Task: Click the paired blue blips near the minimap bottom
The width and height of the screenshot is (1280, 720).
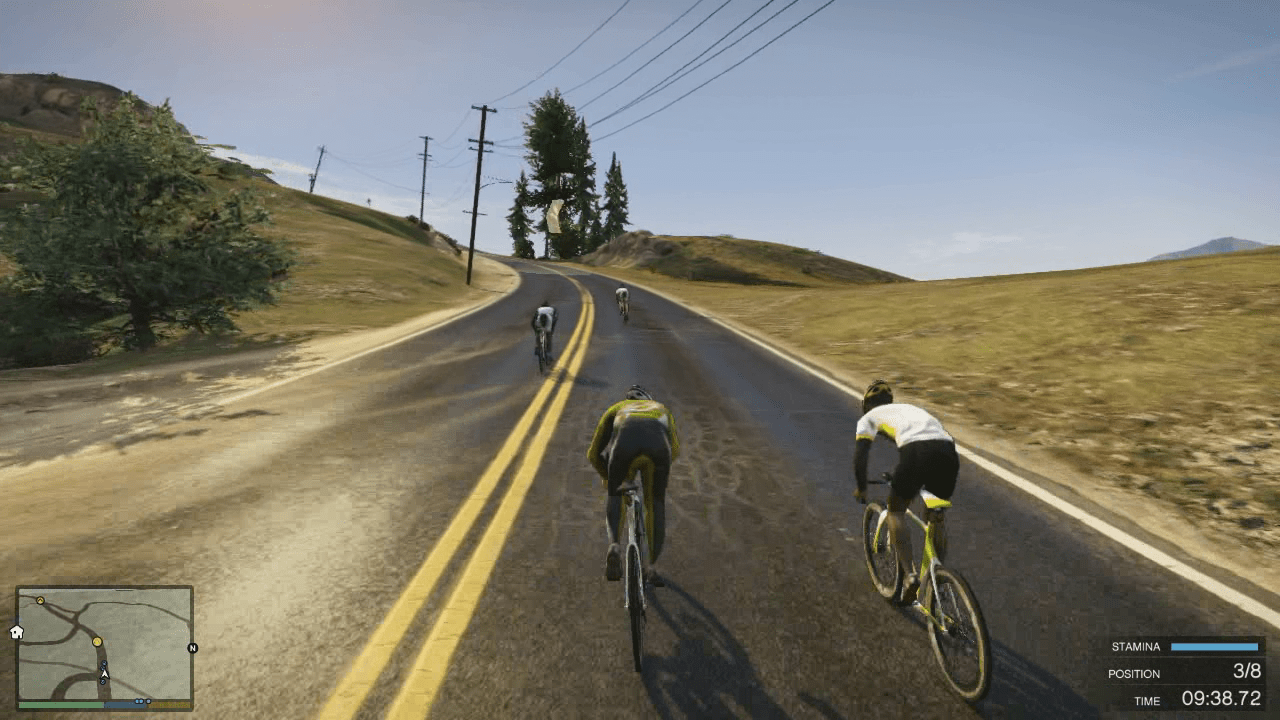Action: (140, 701)
